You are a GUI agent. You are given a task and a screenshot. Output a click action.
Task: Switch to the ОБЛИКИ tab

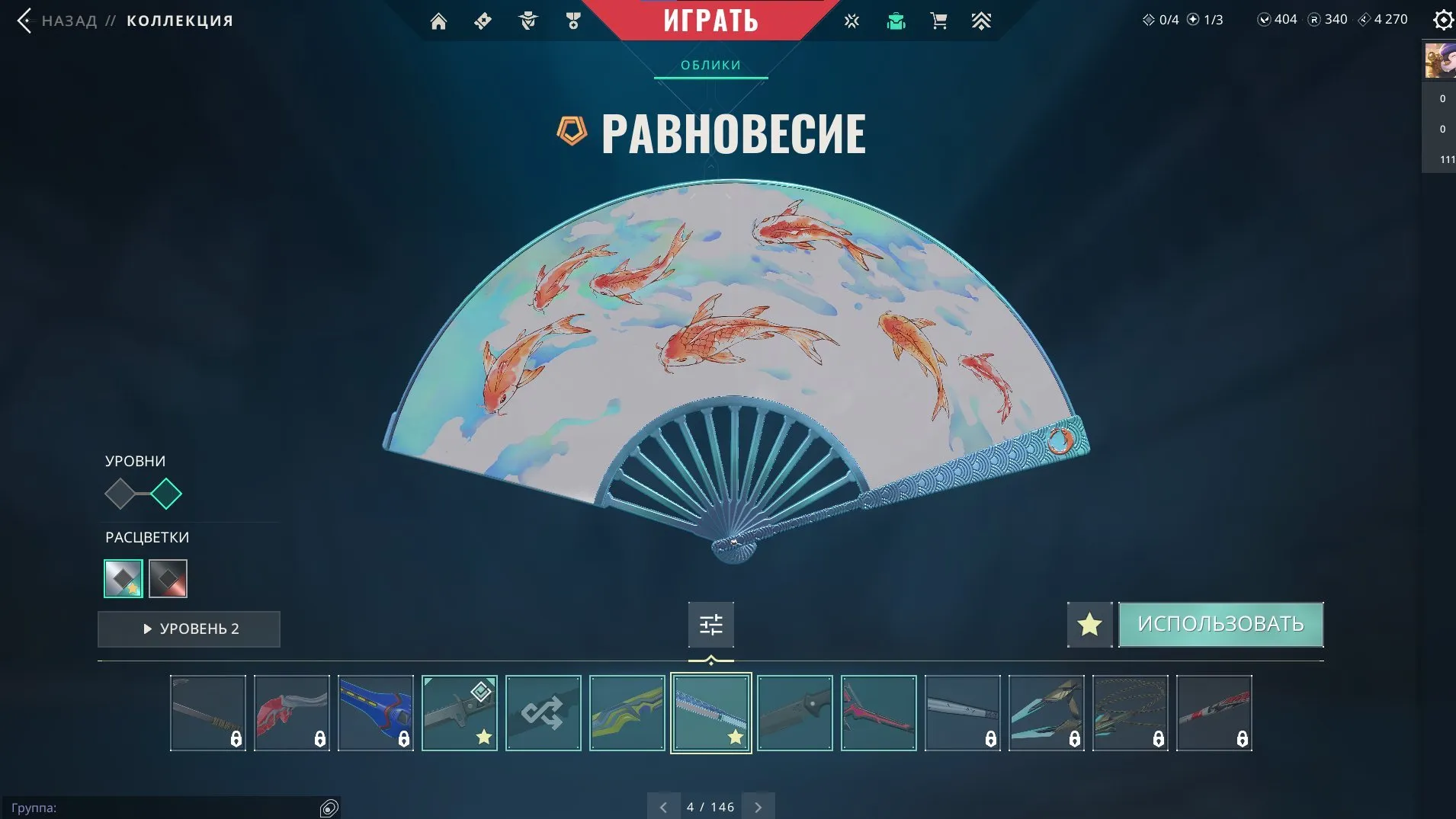(710, 65)
